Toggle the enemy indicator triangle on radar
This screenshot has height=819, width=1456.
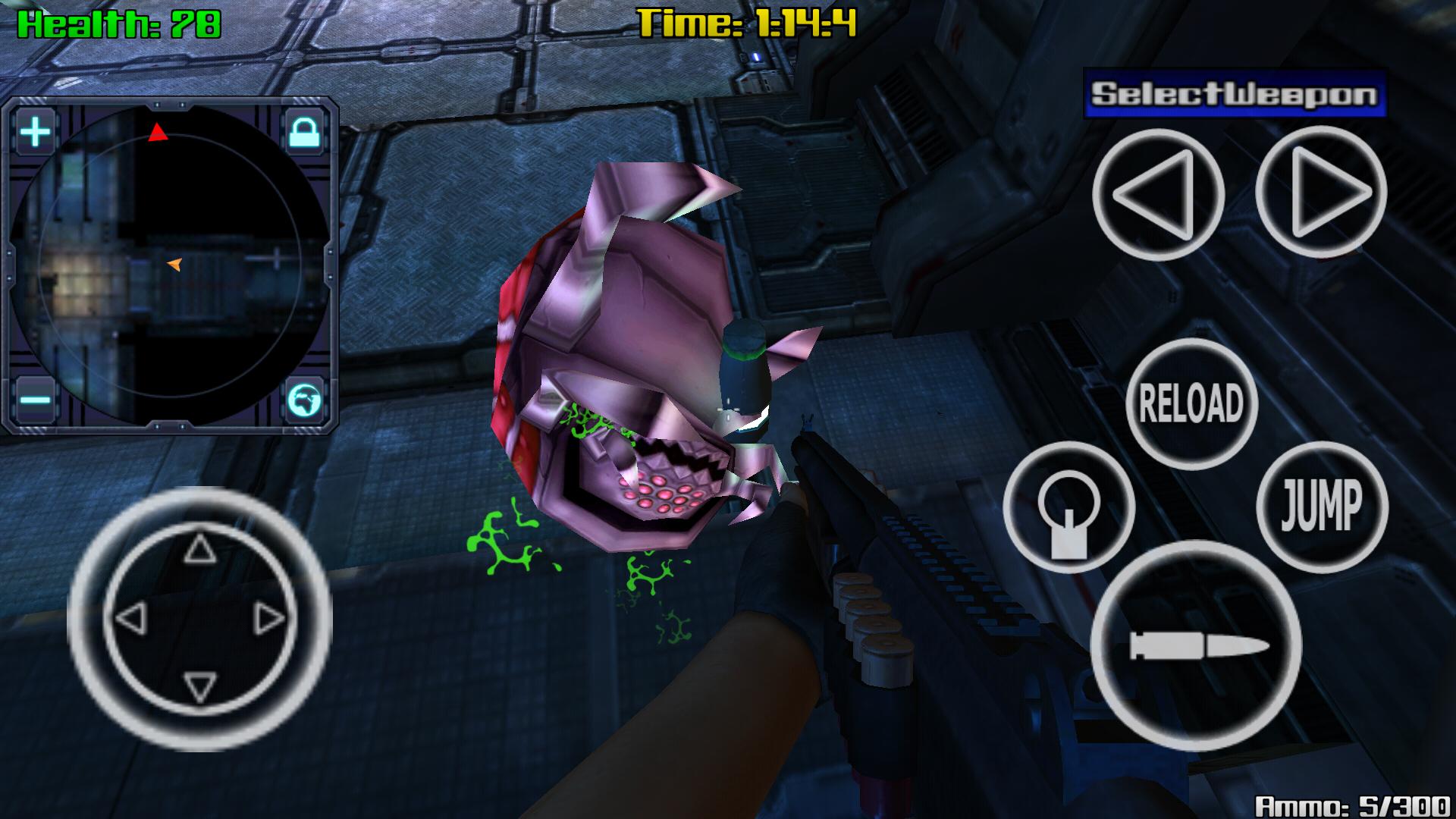[158, 133]
